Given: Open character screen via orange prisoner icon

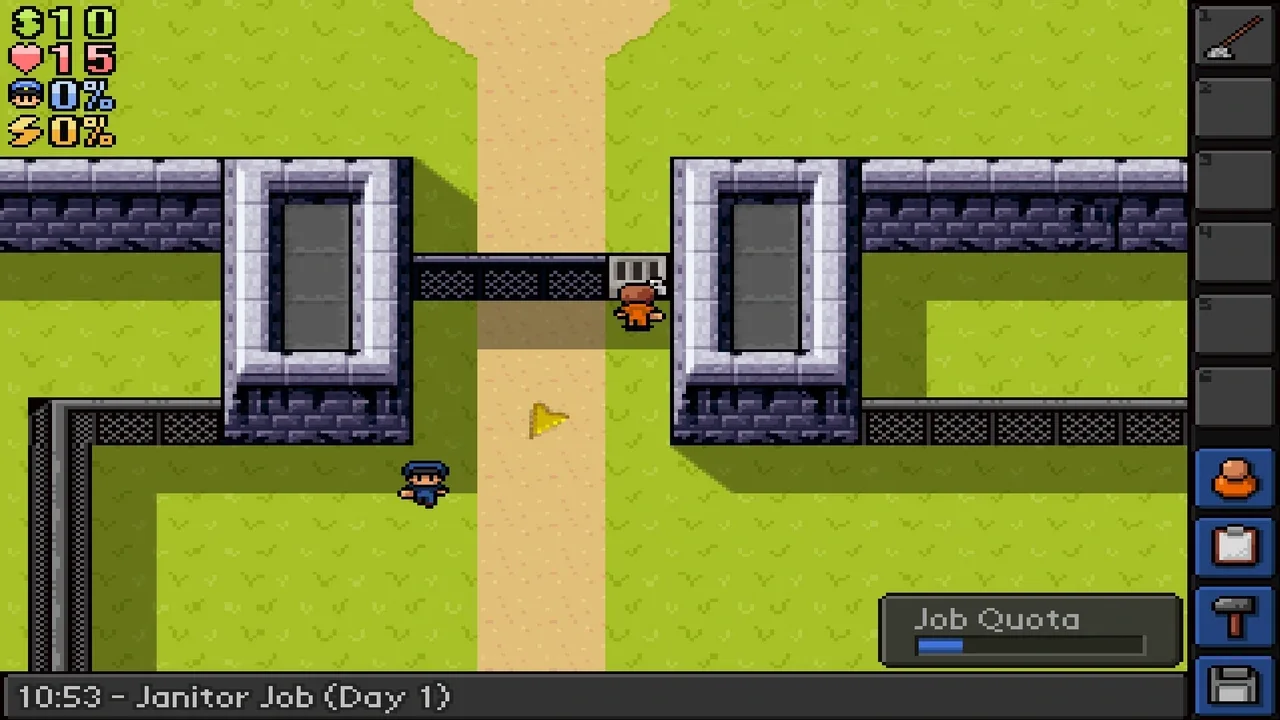Looking at the screenshot, I should click(1235, 479).
